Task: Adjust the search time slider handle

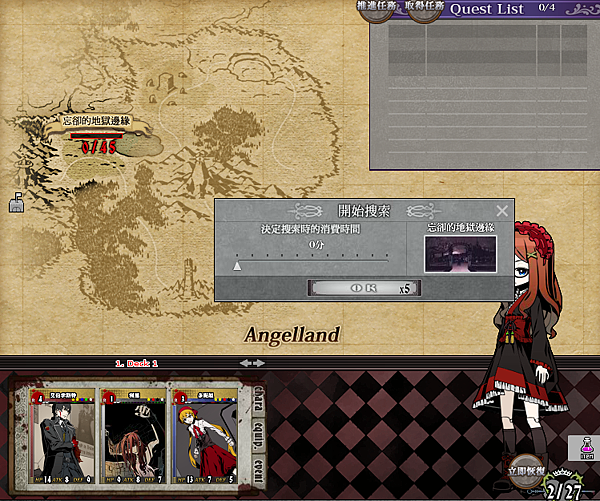Action: (237, 266)
